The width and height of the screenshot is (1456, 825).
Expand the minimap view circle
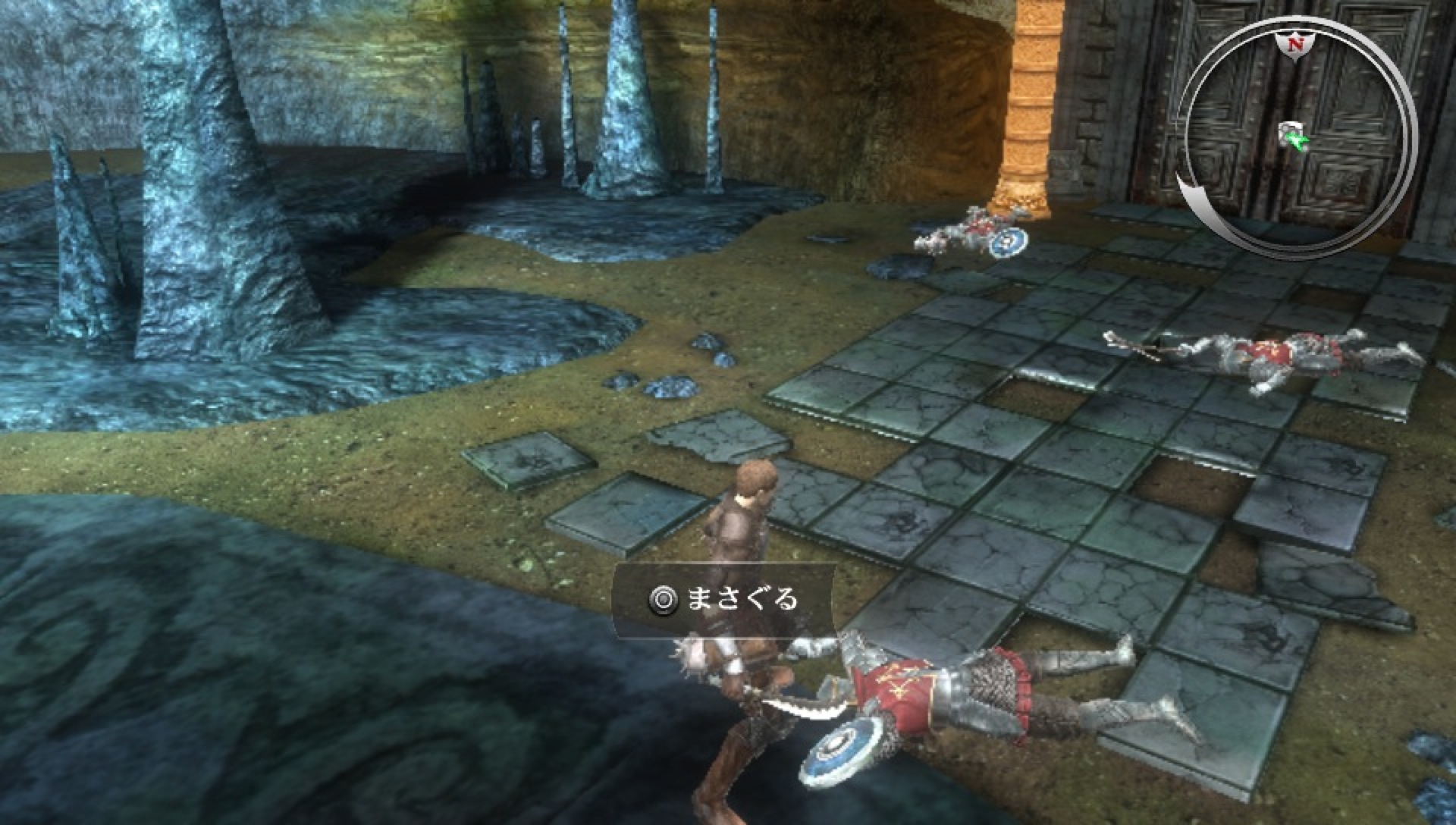[x=1295, y=129]
